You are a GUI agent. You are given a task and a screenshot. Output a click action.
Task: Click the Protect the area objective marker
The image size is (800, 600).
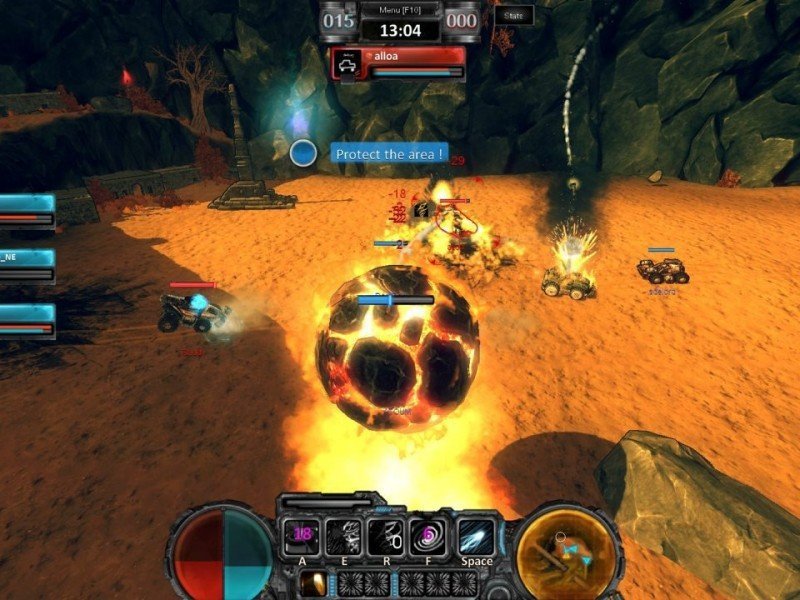point(304,153)
